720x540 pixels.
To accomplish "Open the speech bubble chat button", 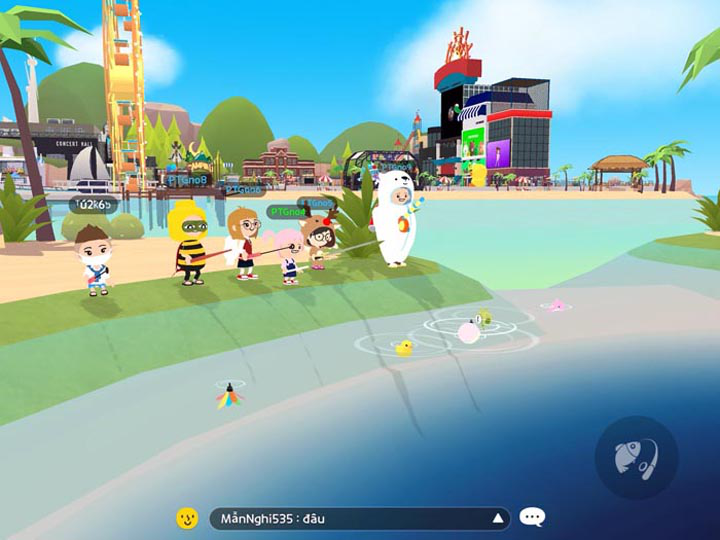I will tap(533, 517).
